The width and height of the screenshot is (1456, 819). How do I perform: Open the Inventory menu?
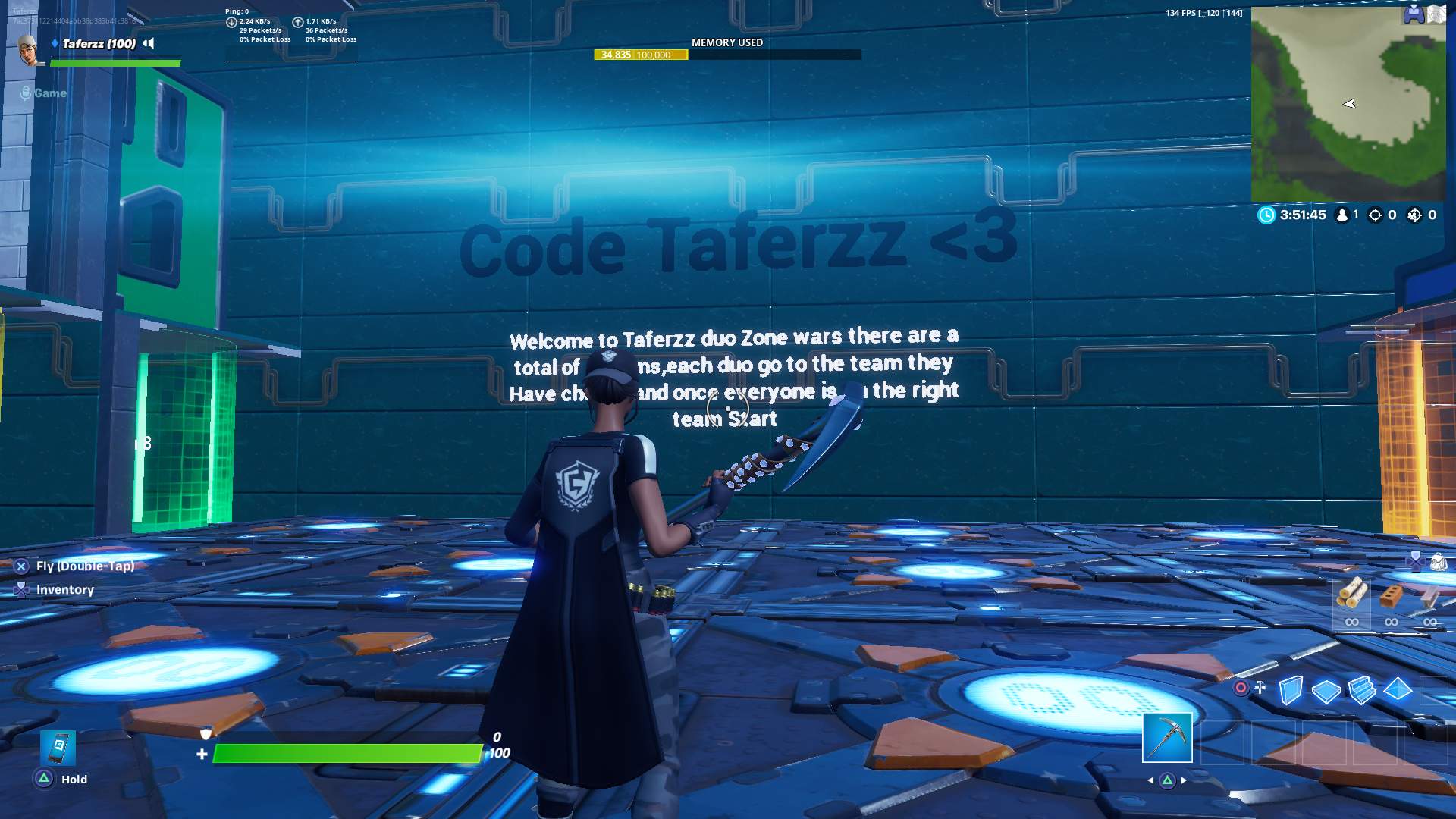pos(21,590)
